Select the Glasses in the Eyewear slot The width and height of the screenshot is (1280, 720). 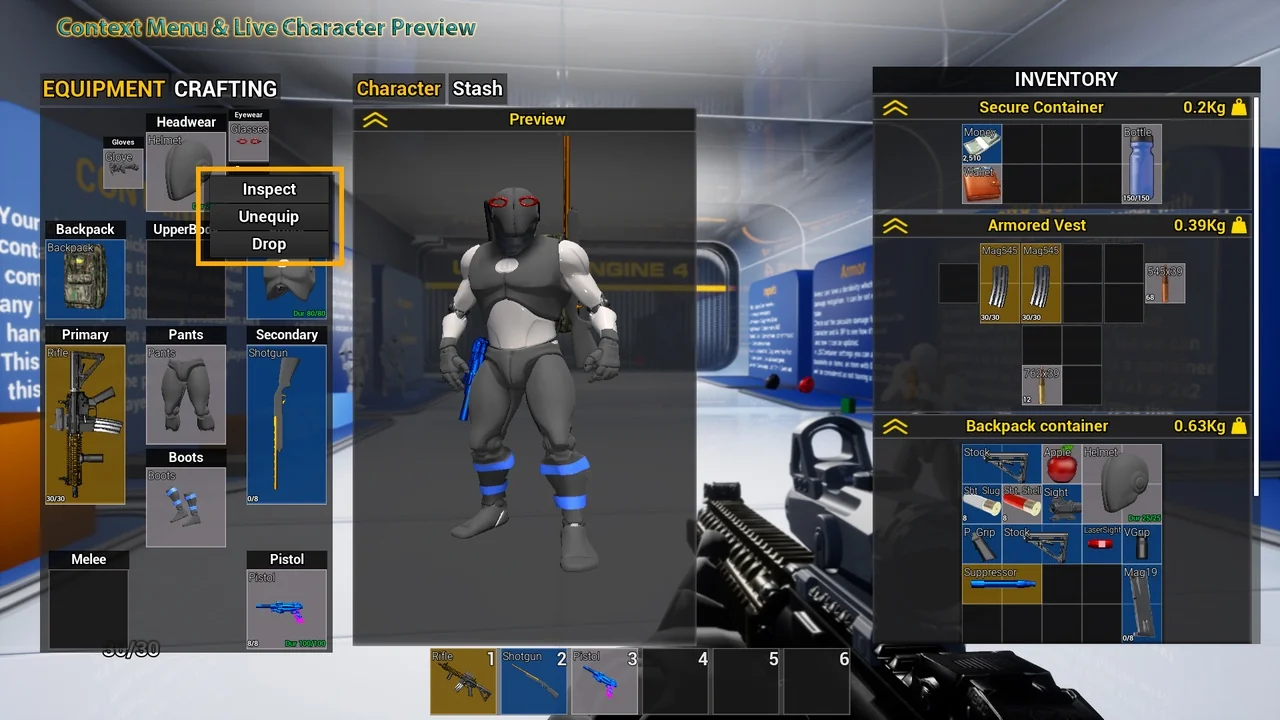click(x=248, y=140)
